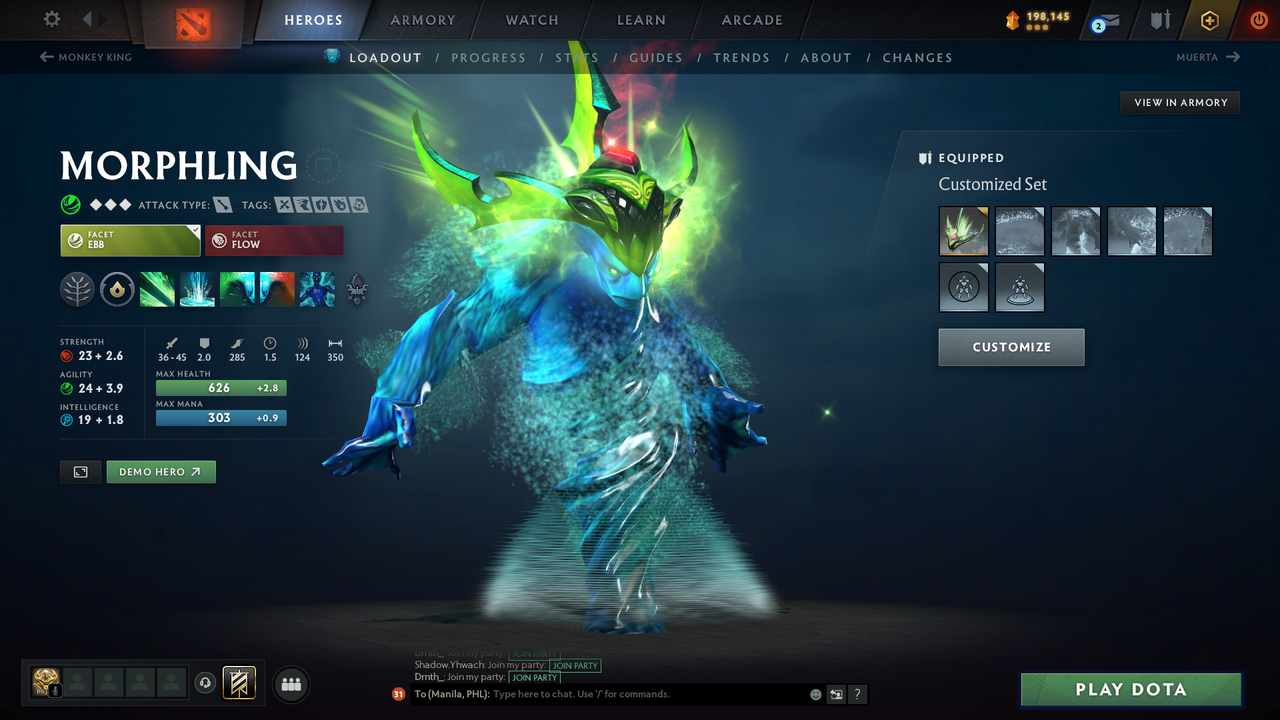
Task: Click the gold Dota Plus hexagon icon
Action: 1209,19
